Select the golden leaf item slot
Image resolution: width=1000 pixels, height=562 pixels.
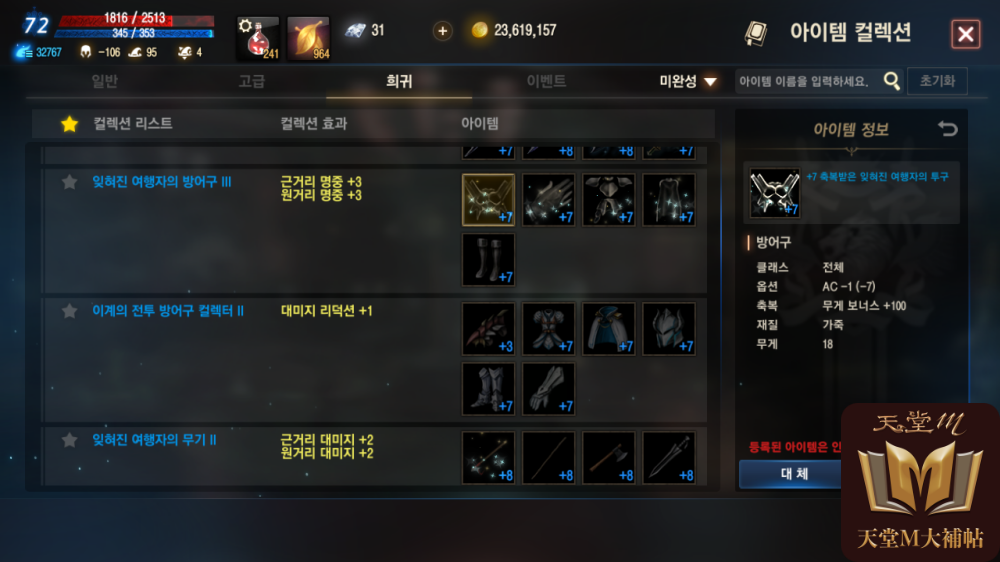tap(308, 38)
